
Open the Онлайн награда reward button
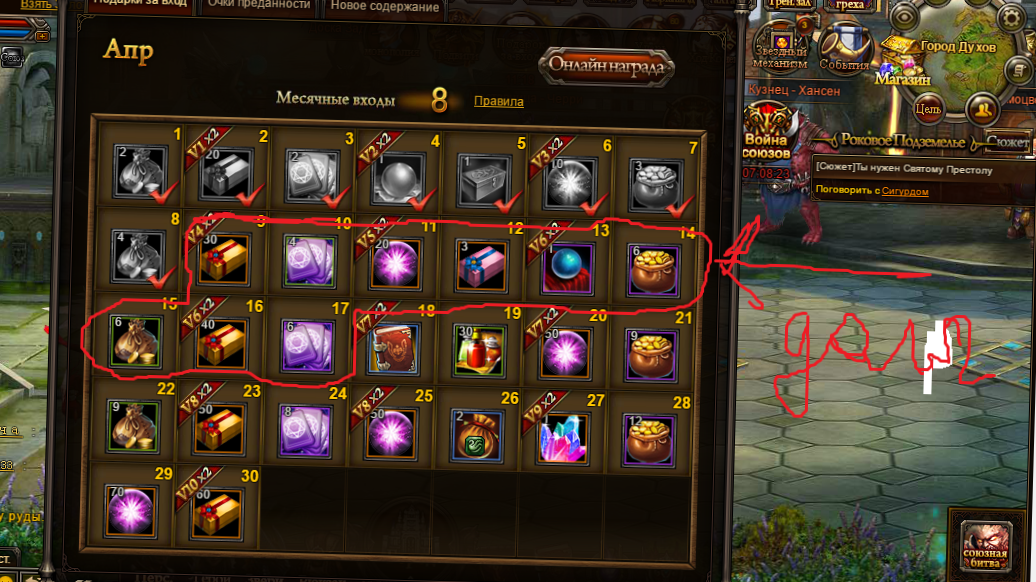tap(608, 66)
